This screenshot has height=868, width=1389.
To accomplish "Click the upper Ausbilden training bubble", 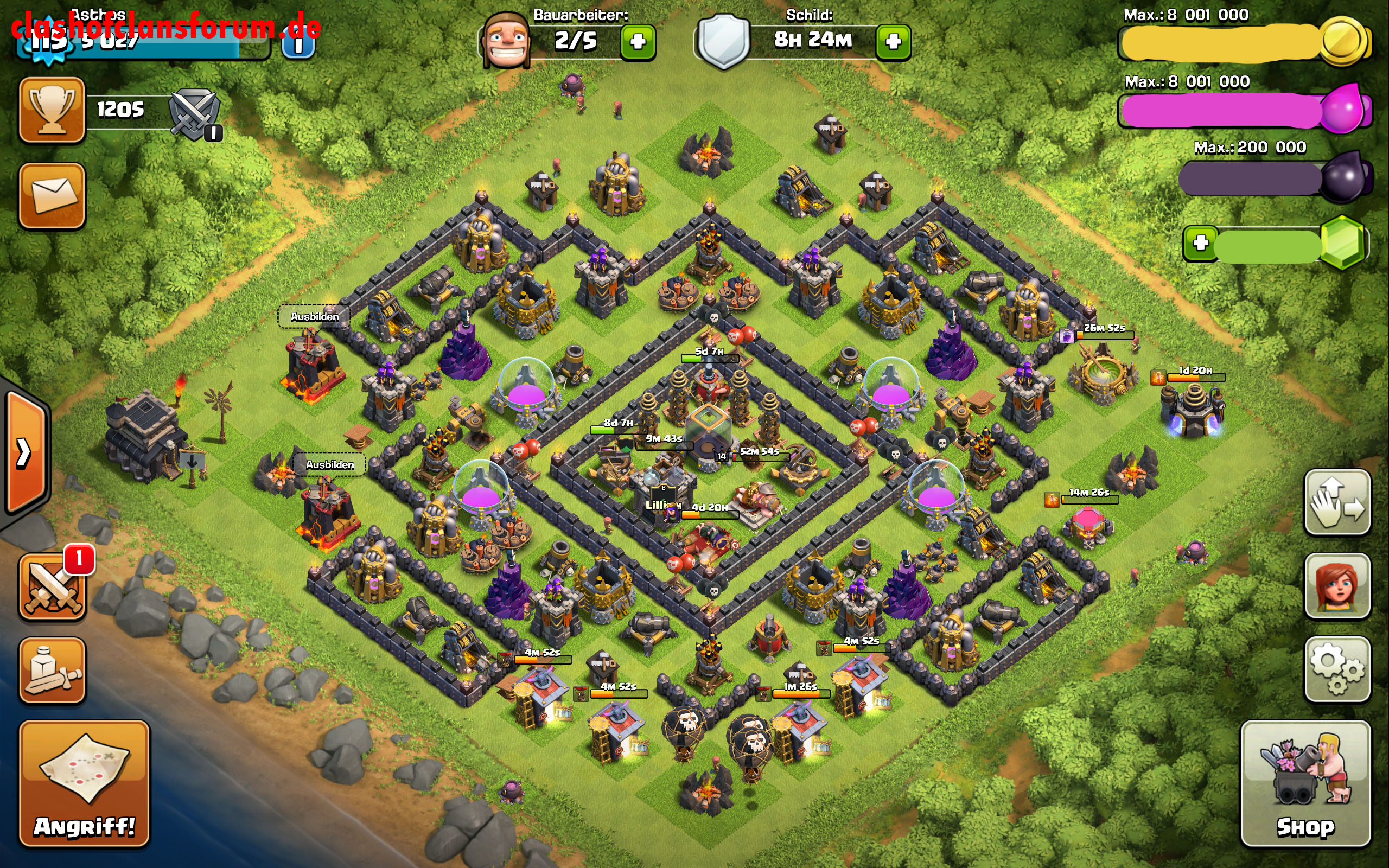I will 315,316.
